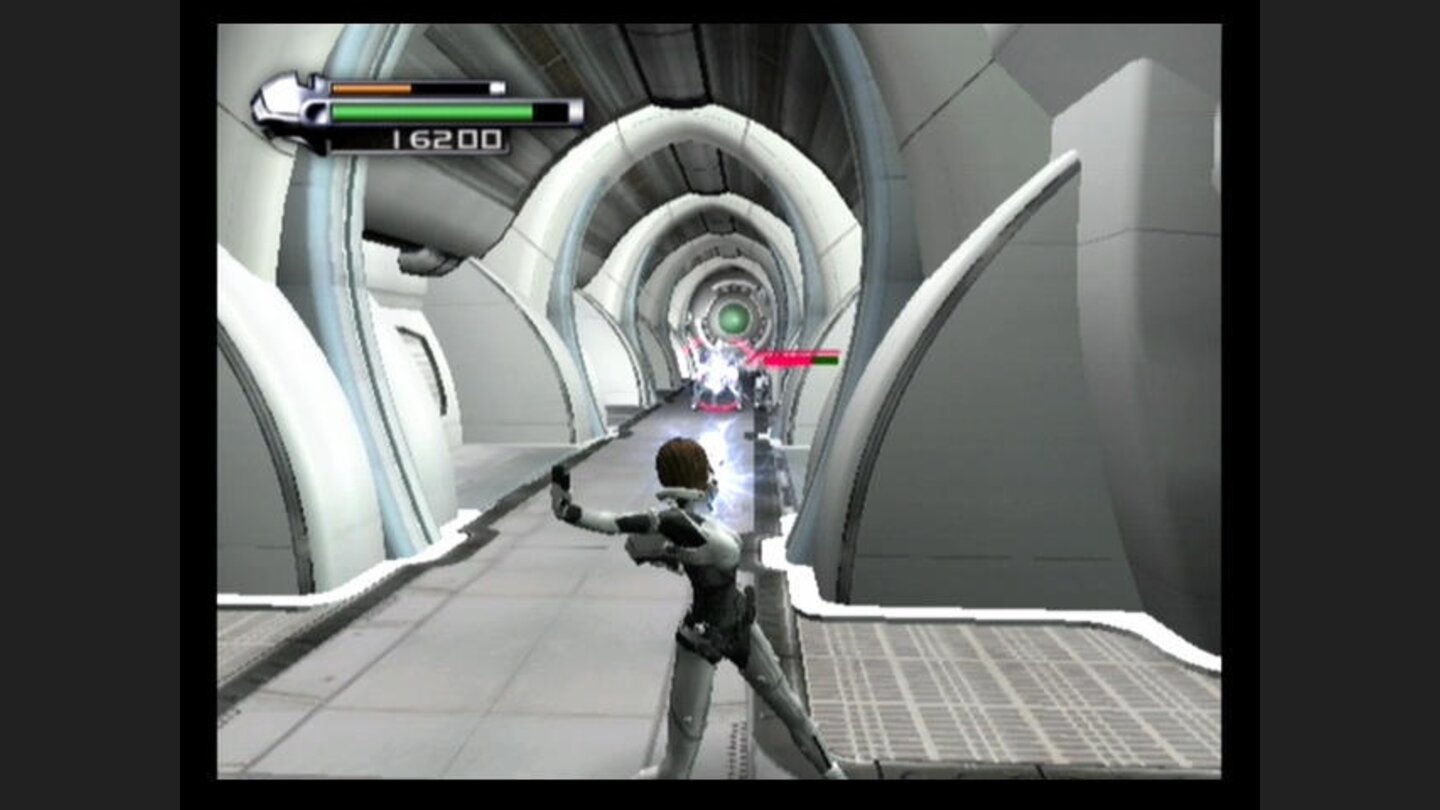Click the green core light at tunnel end

click(x=732, y=319)
